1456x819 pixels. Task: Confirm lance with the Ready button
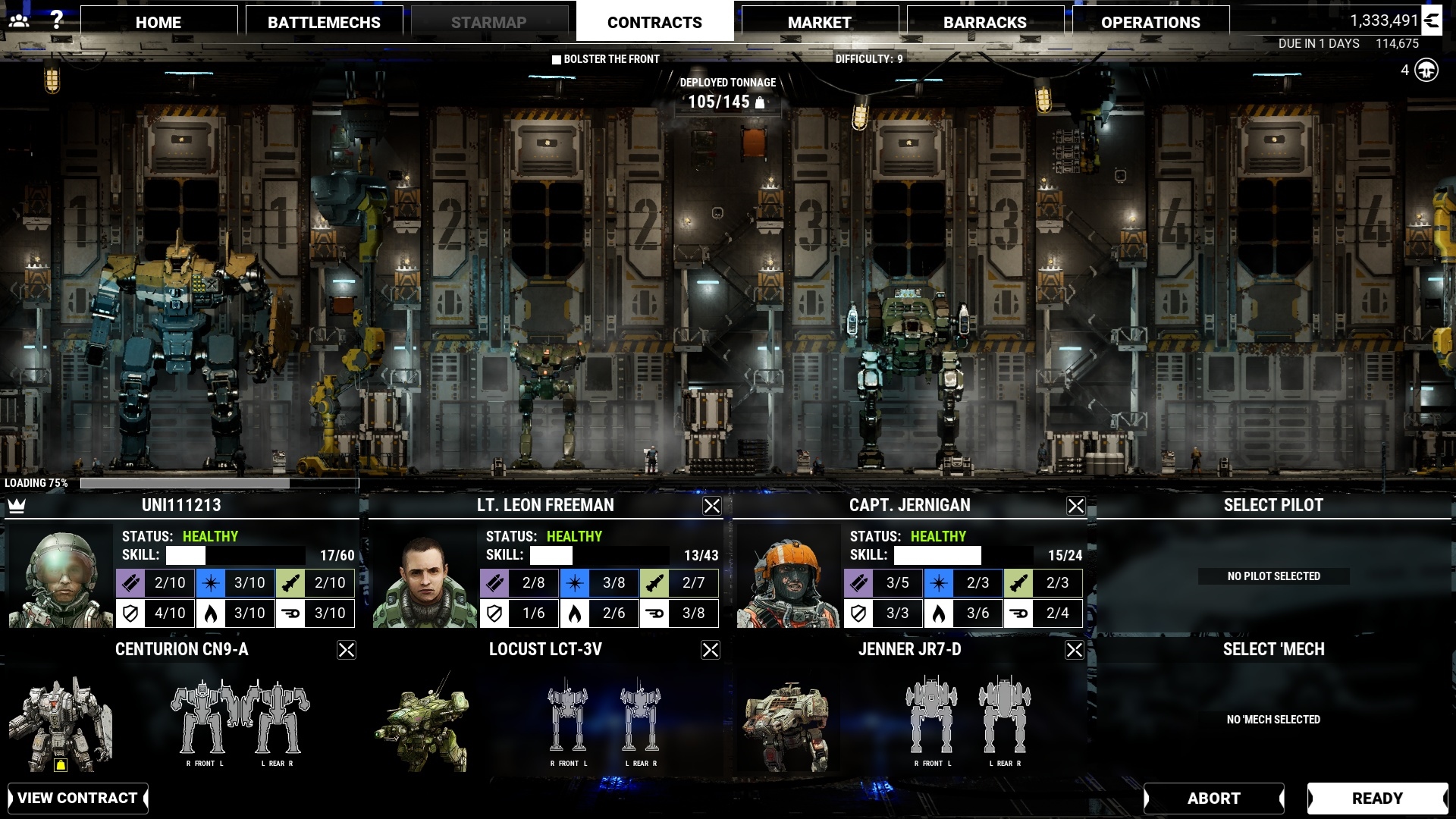[1377, 798]
